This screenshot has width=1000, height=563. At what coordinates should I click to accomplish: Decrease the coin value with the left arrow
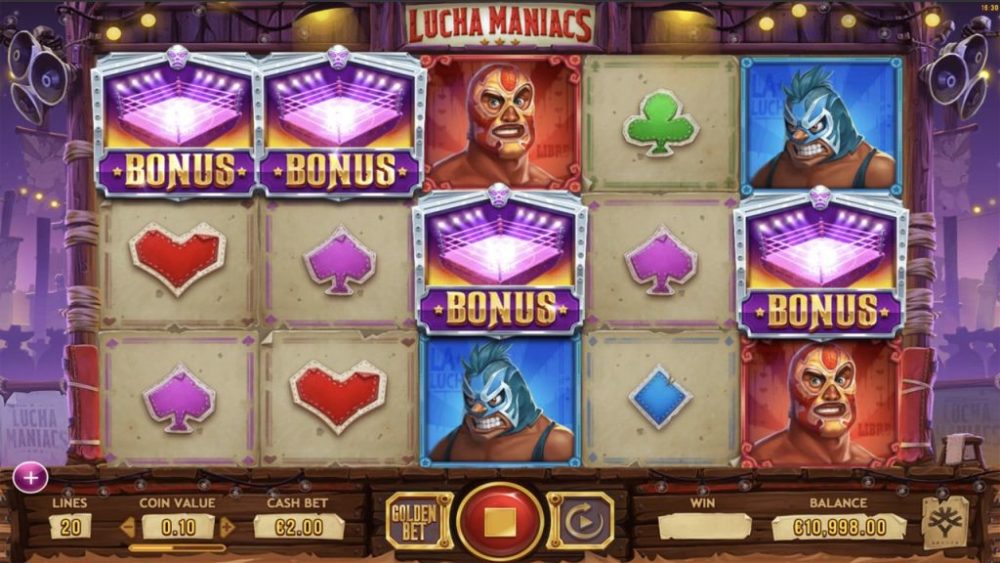[127, 527]
